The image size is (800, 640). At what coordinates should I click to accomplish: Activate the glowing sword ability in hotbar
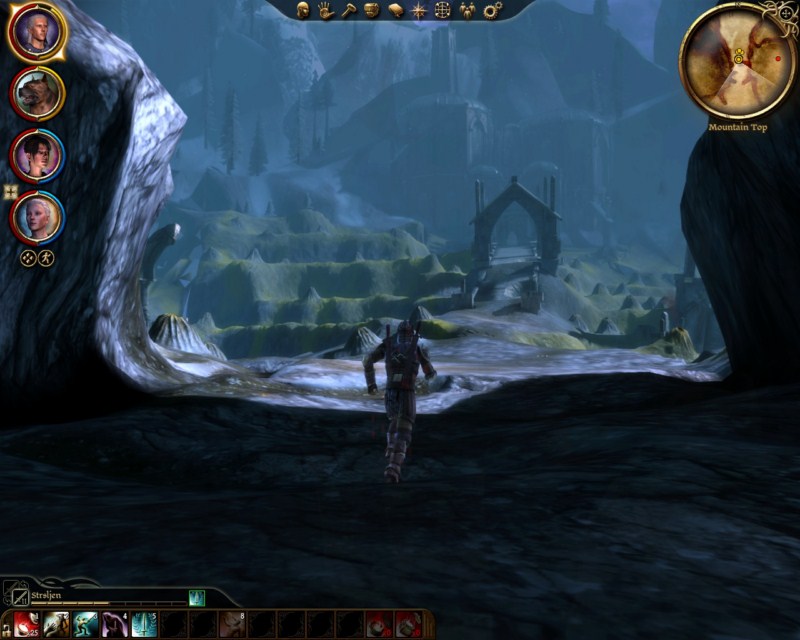click(144, 625)
